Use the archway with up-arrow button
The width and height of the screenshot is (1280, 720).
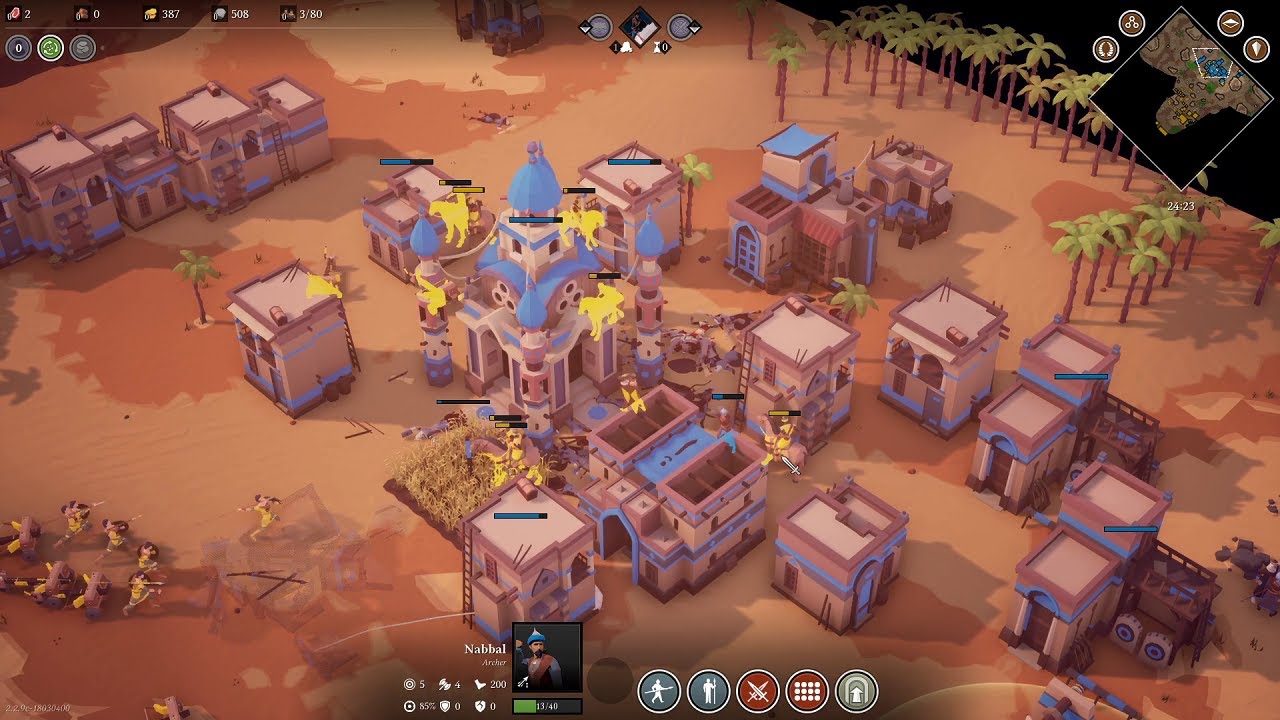(857, 691)
